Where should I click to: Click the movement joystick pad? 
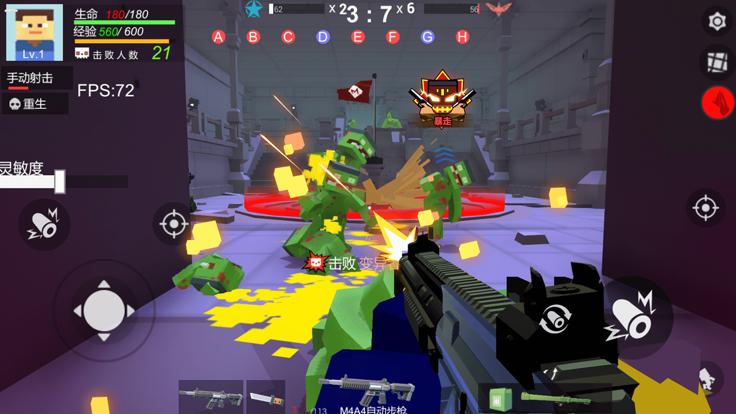[103, 310]
